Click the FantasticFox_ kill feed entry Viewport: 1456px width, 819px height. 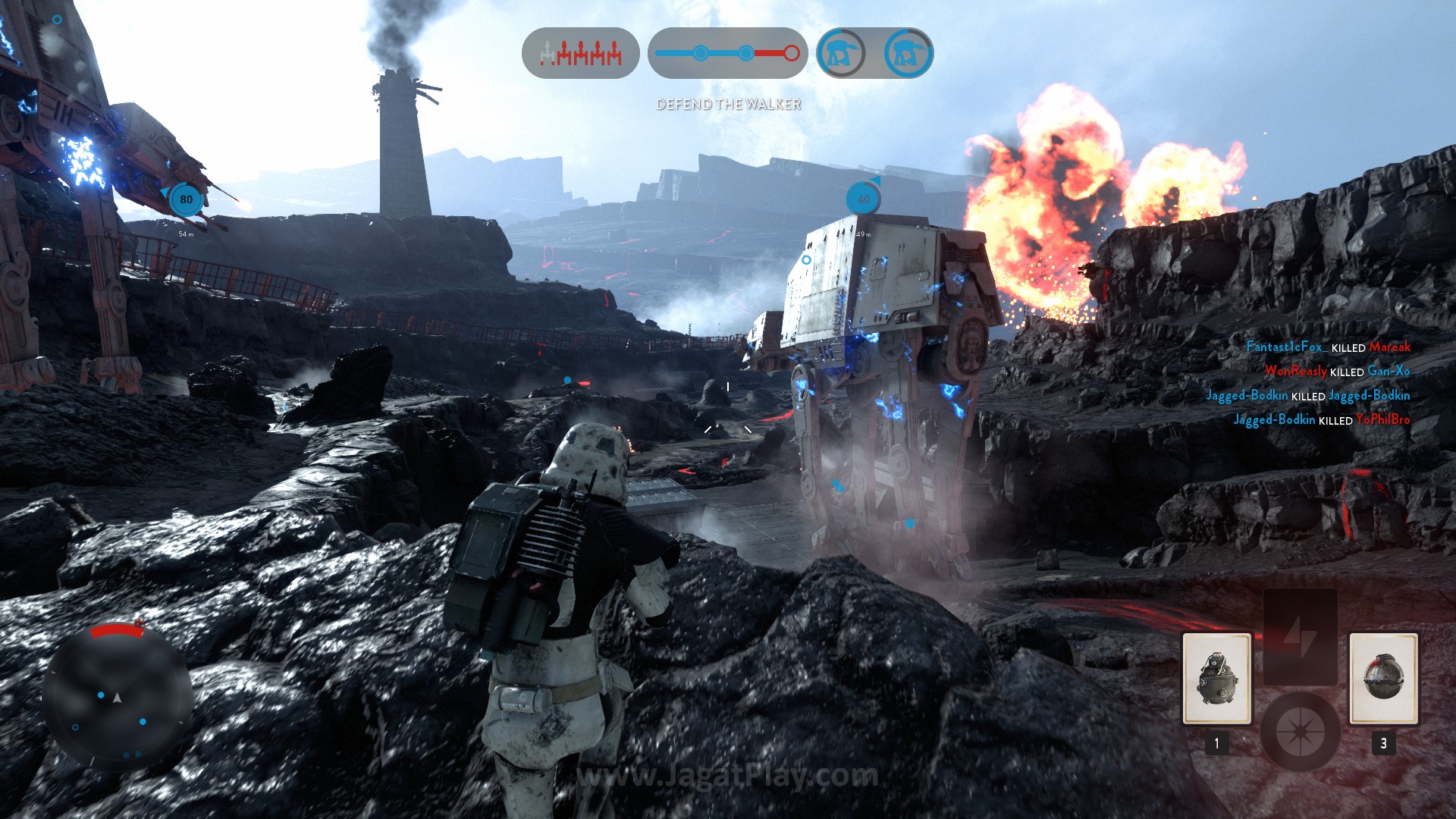[1328, 347]
